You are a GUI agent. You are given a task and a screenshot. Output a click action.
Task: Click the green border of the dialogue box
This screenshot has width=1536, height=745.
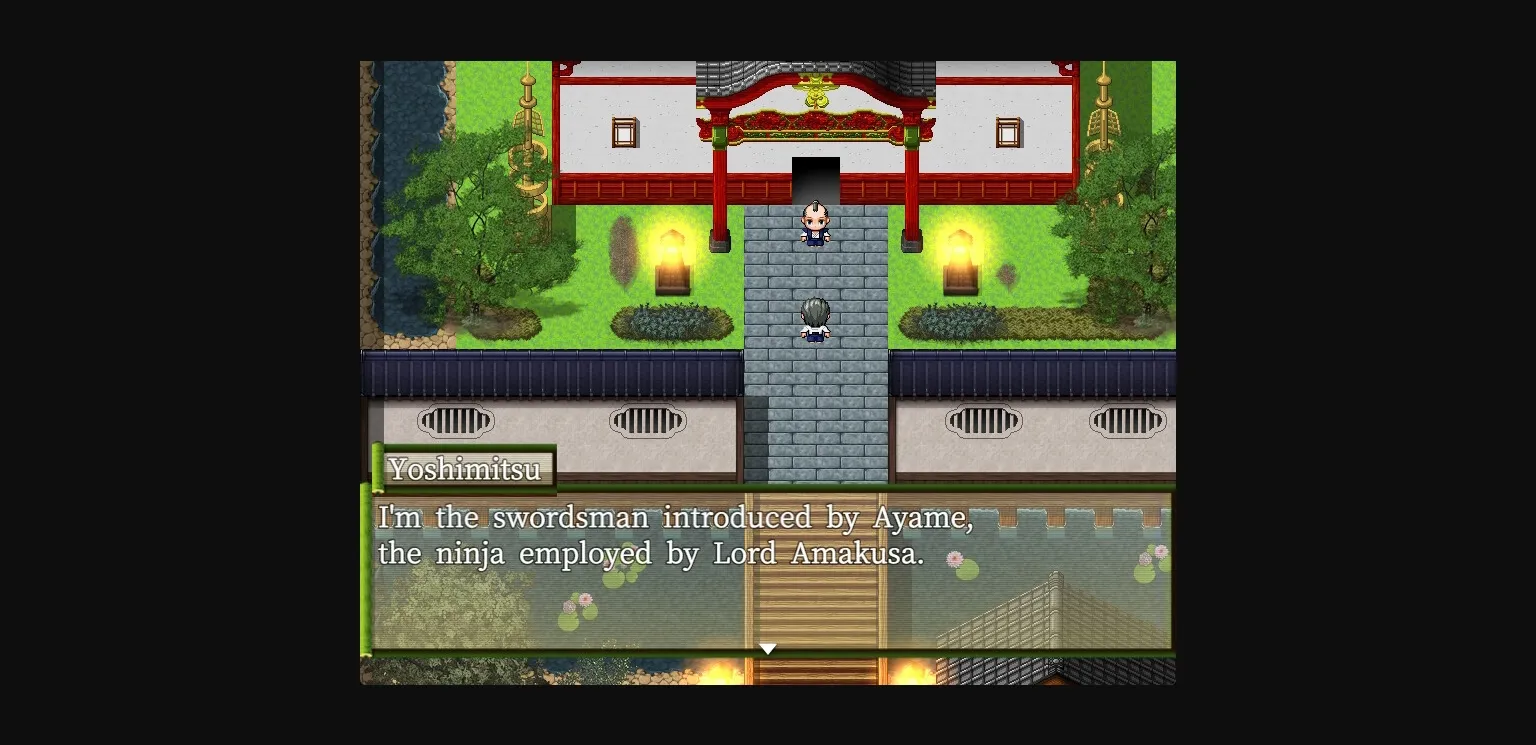(367, 570)
